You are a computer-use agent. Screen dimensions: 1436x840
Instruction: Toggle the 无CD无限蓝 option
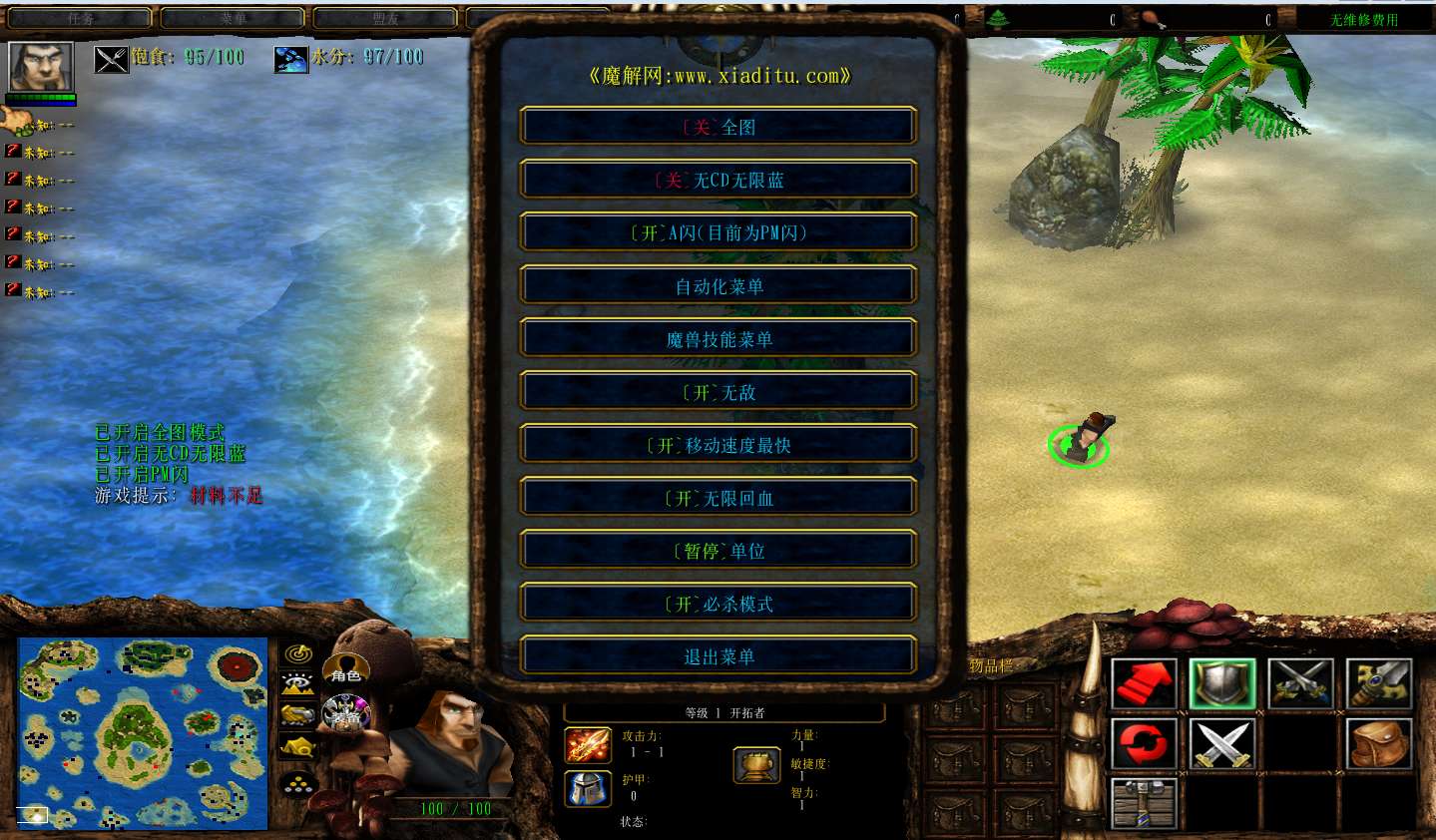pyautogui.click(x=718, y=180)
